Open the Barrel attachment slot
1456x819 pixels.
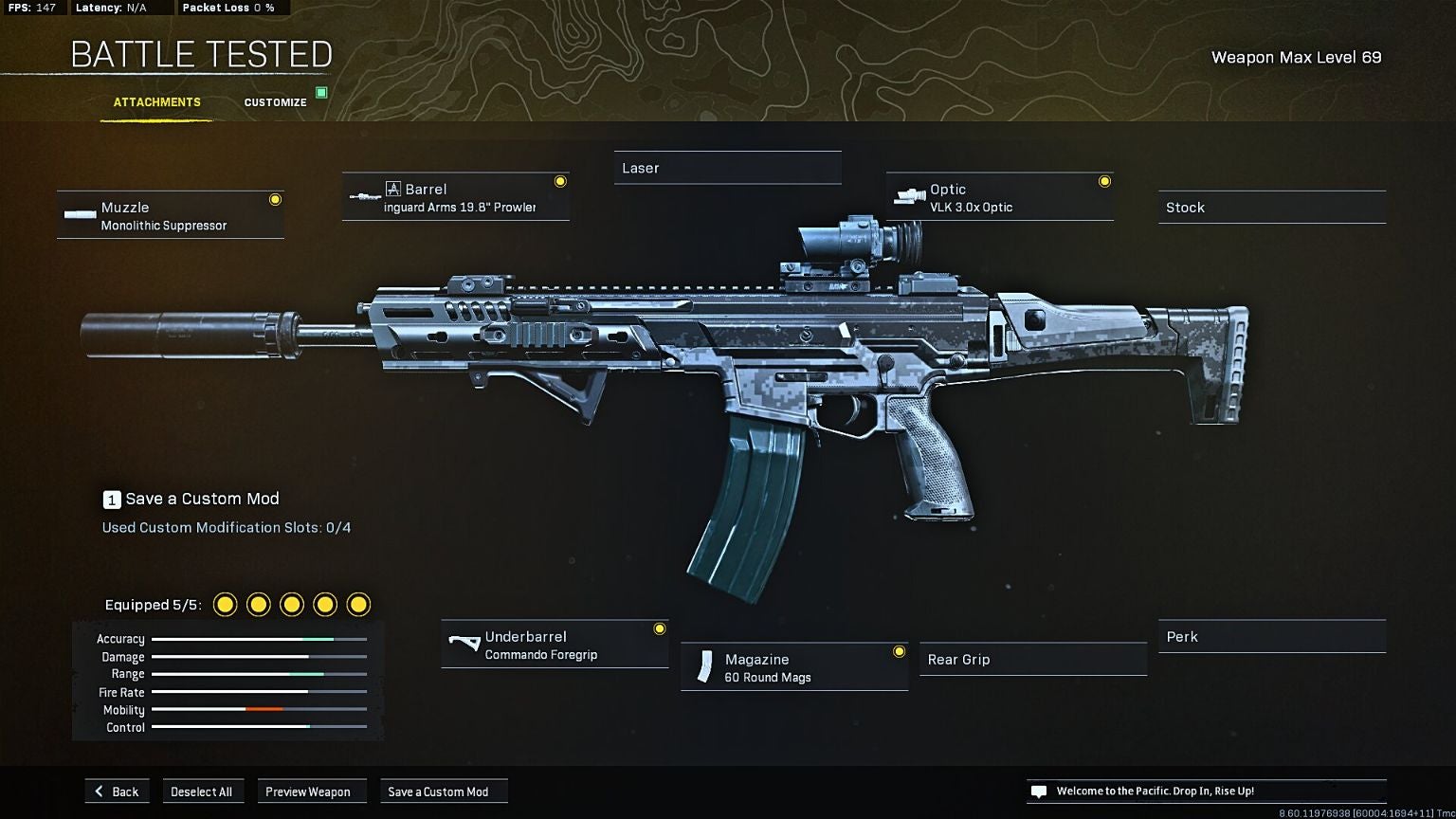tap(456, 197)
